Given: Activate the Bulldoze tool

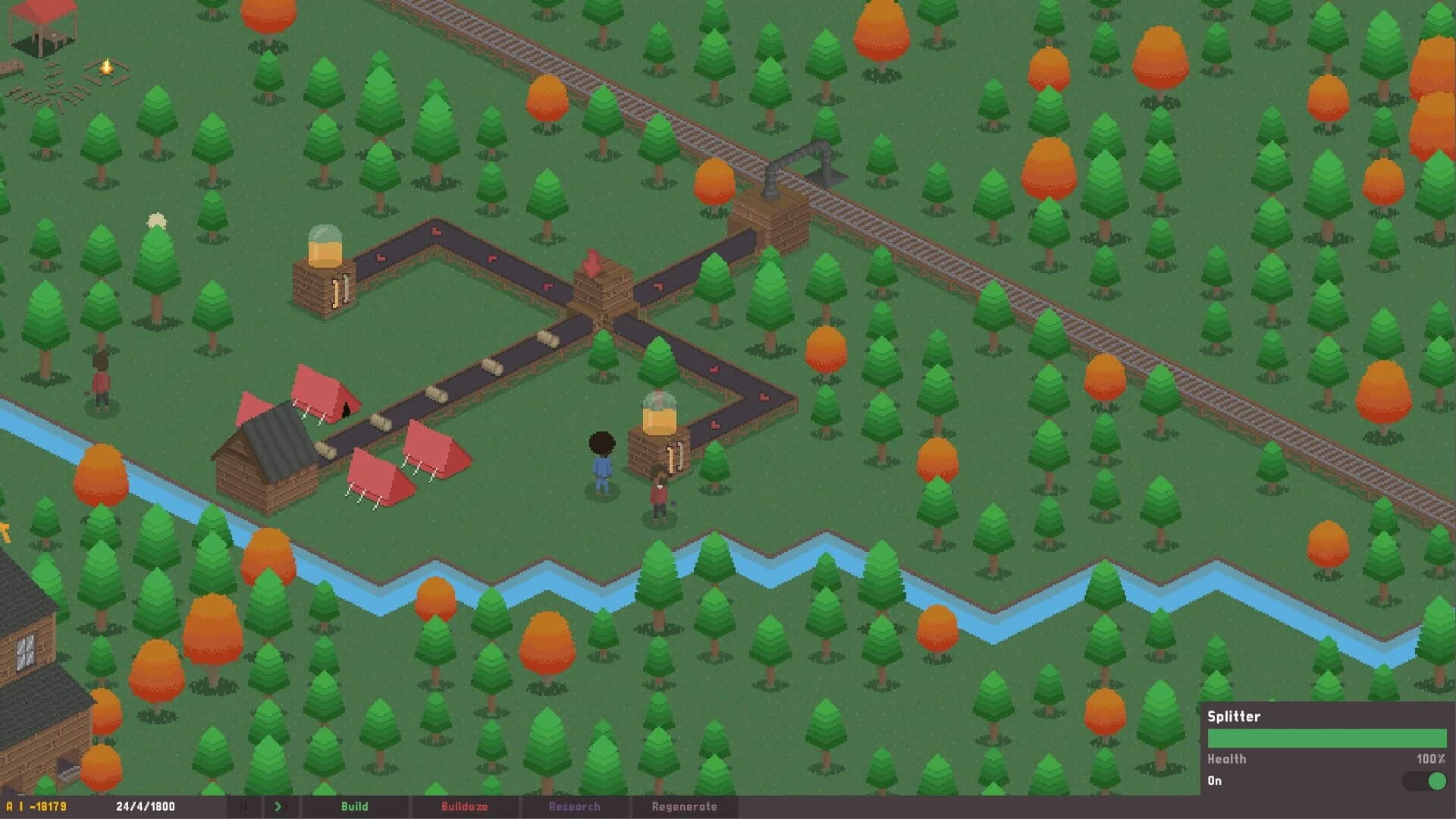Looking at the screenshot, I should [x=465, y=806].
